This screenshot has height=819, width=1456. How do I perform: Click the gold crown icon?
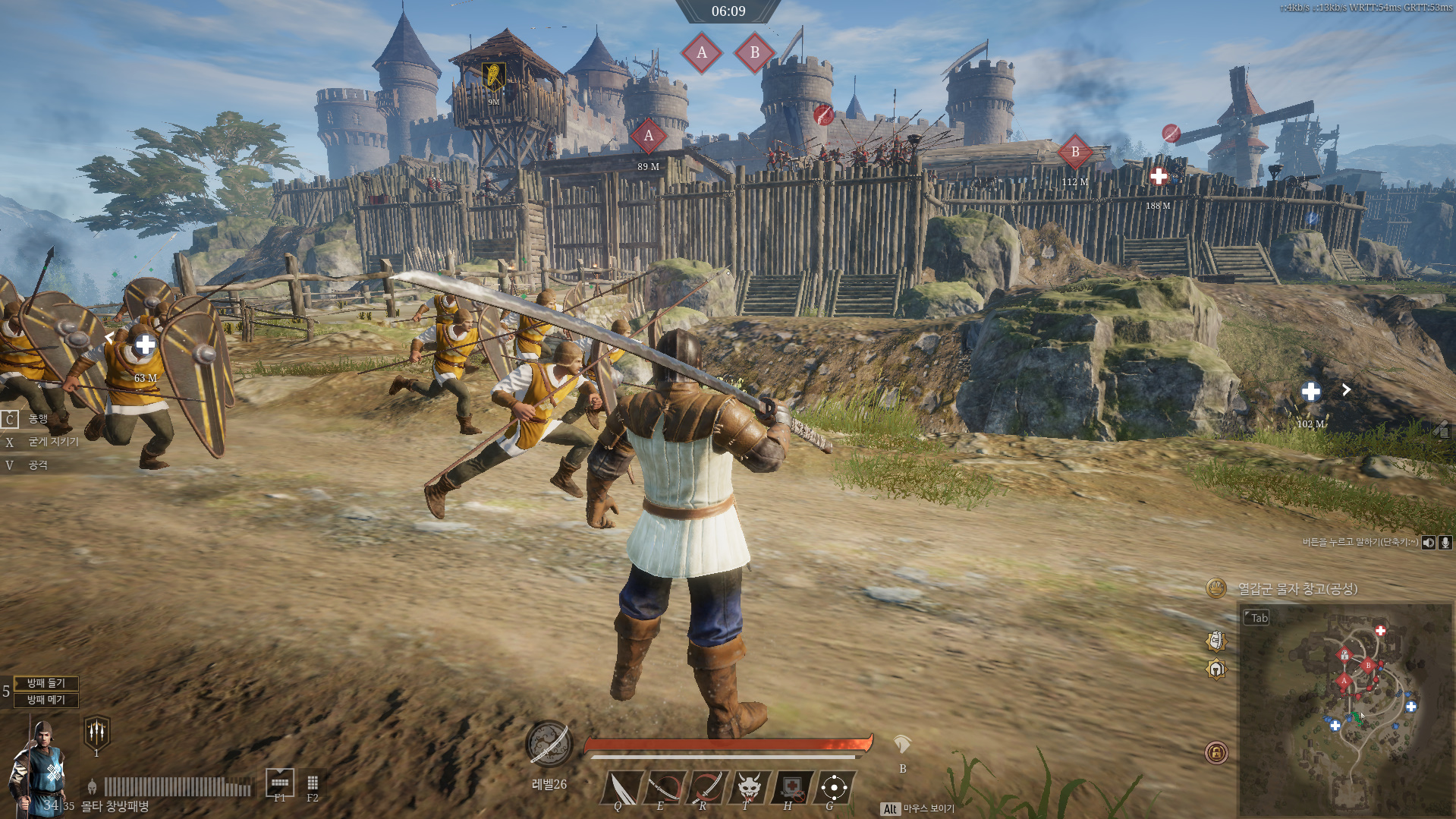coord(1216,587)
